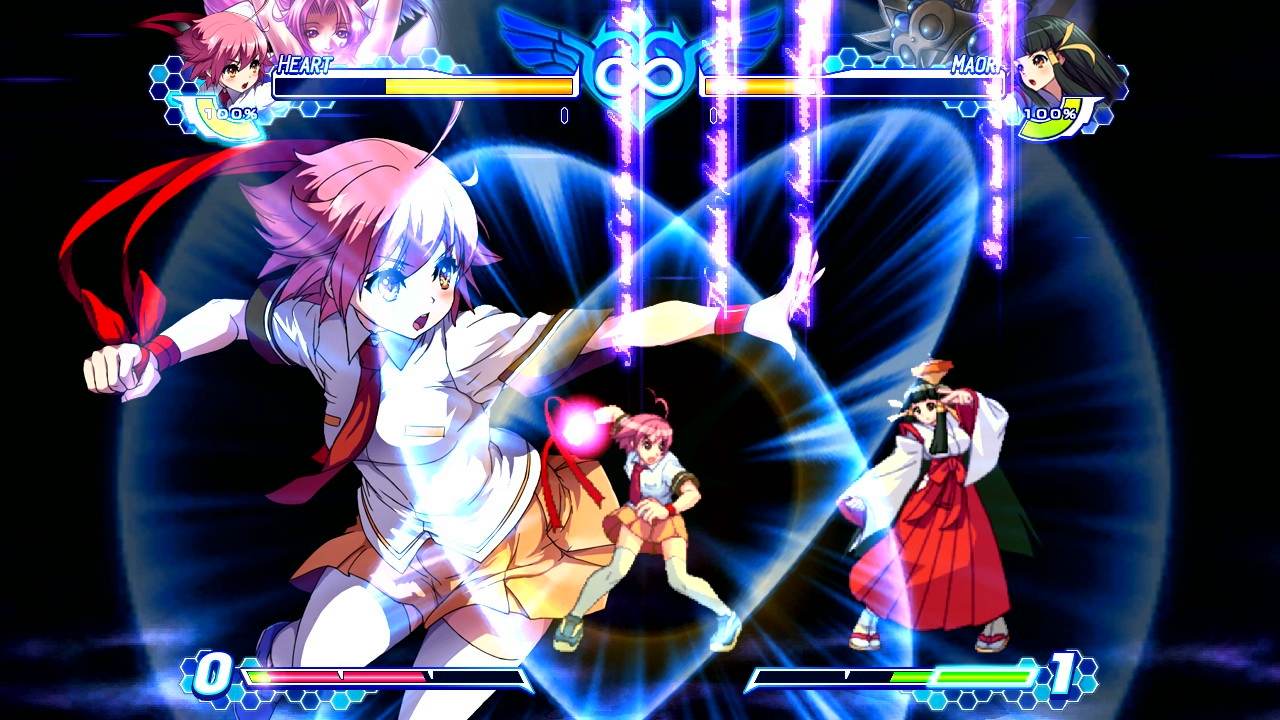Screen dimensions: 1280x720
Task: Select Maori's opponent portrait icon
Action: pos(1056,65)
